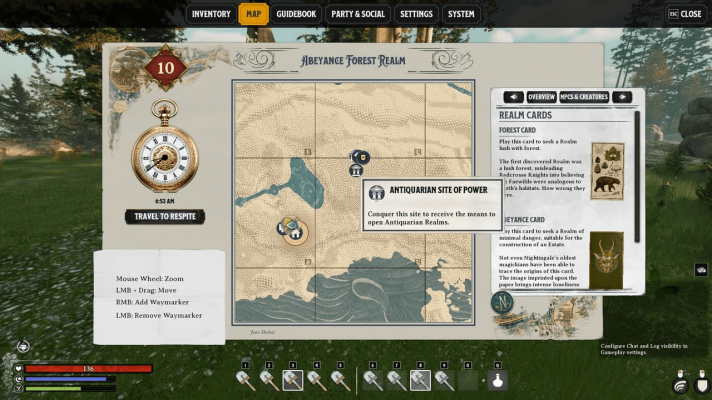The image size is (712, 400).
Task: Select the highlighted tool in hotbar slot 8
Action: point(420,379)
